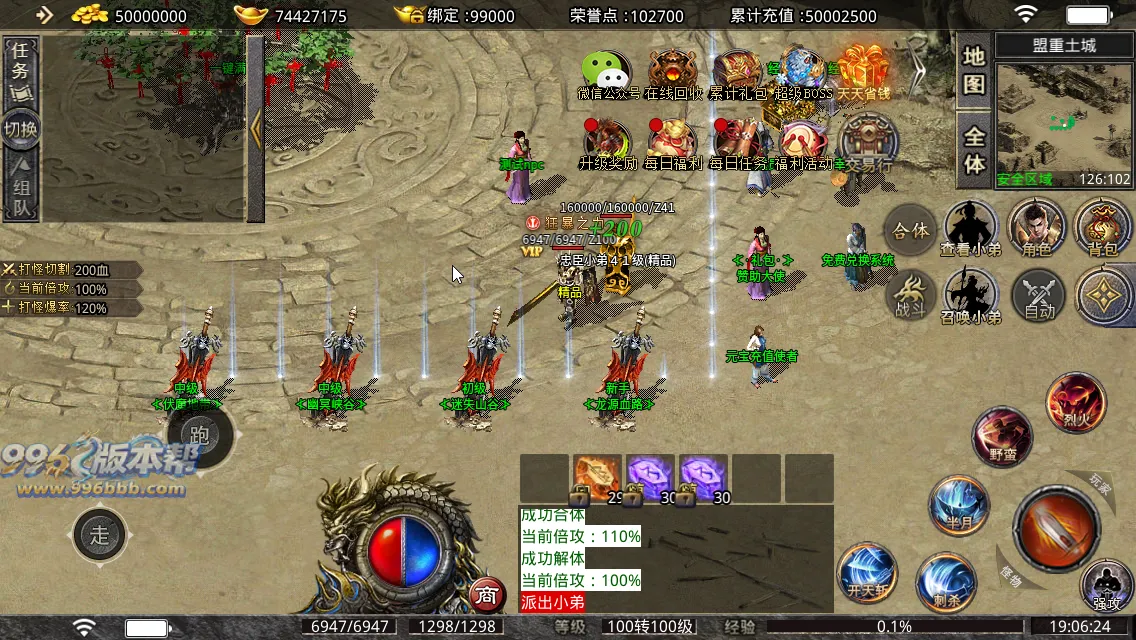Open the map tab (地图)
This screenshot has width=1136, height=640.
pos(974,70)
